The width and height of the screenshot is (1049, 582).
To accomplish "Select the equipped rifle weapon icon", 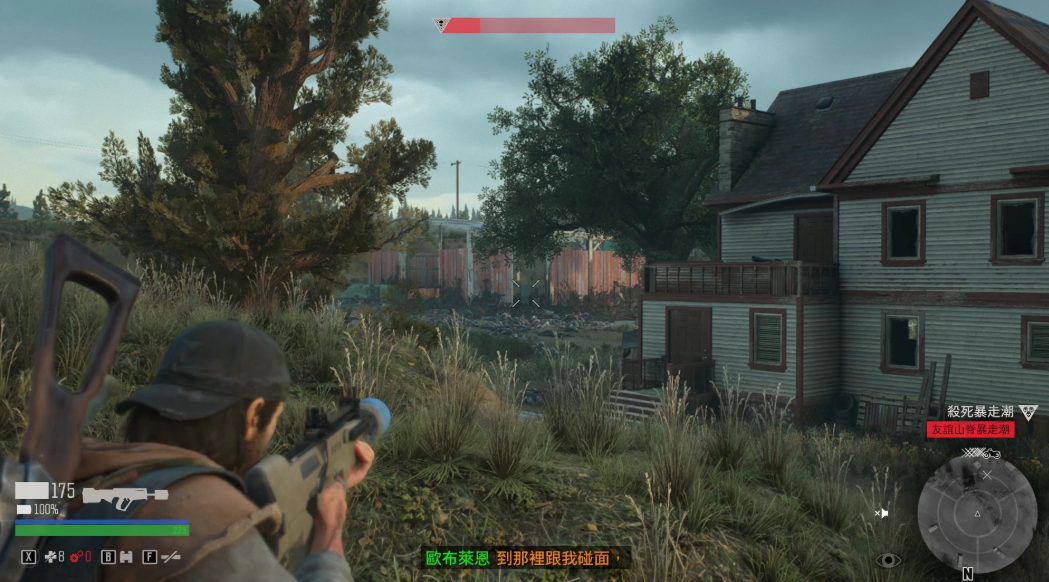I will point(124,494).
